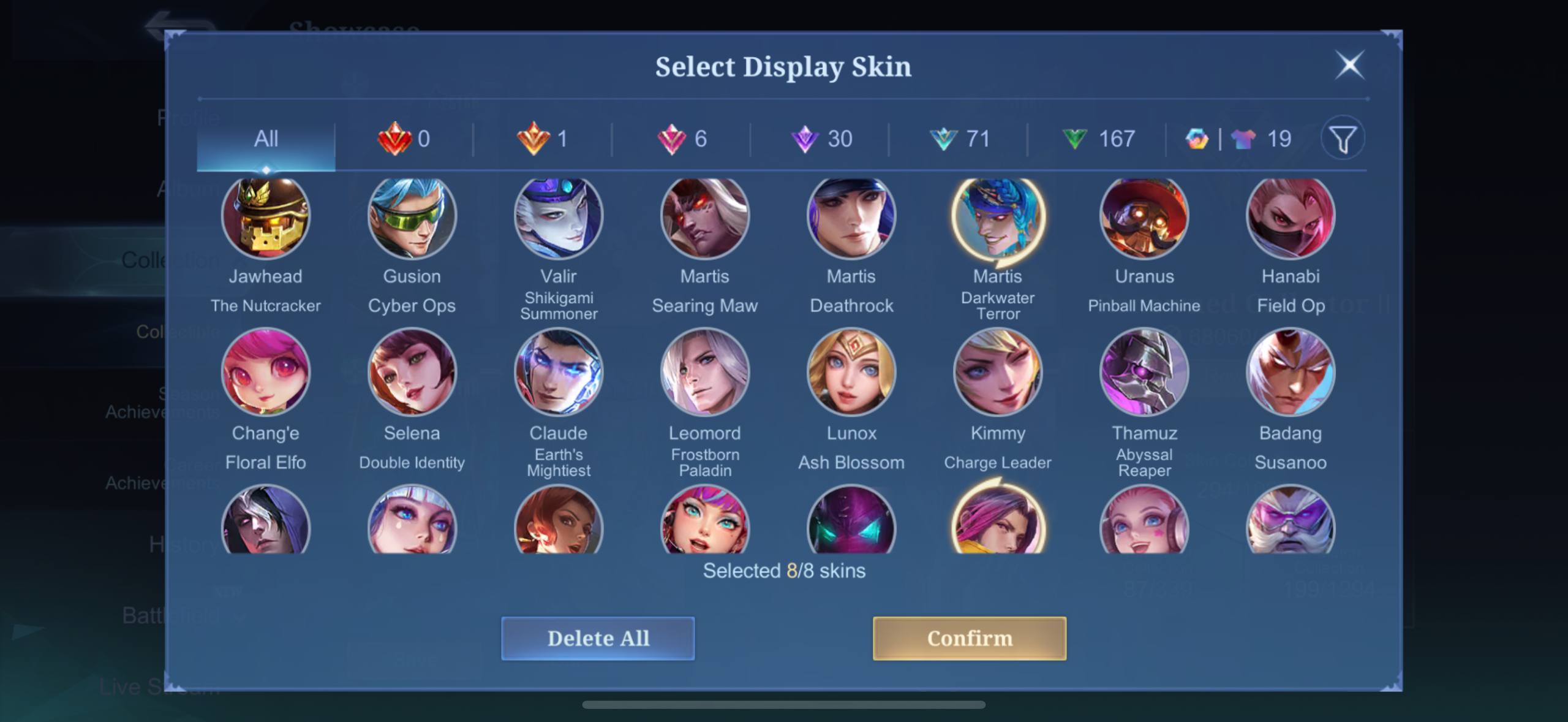Image resolution: width=1568 pixels, height=722 pixels.
Task: Pick Hanabi Field Op skin
Action: [x=1291, y=218]
